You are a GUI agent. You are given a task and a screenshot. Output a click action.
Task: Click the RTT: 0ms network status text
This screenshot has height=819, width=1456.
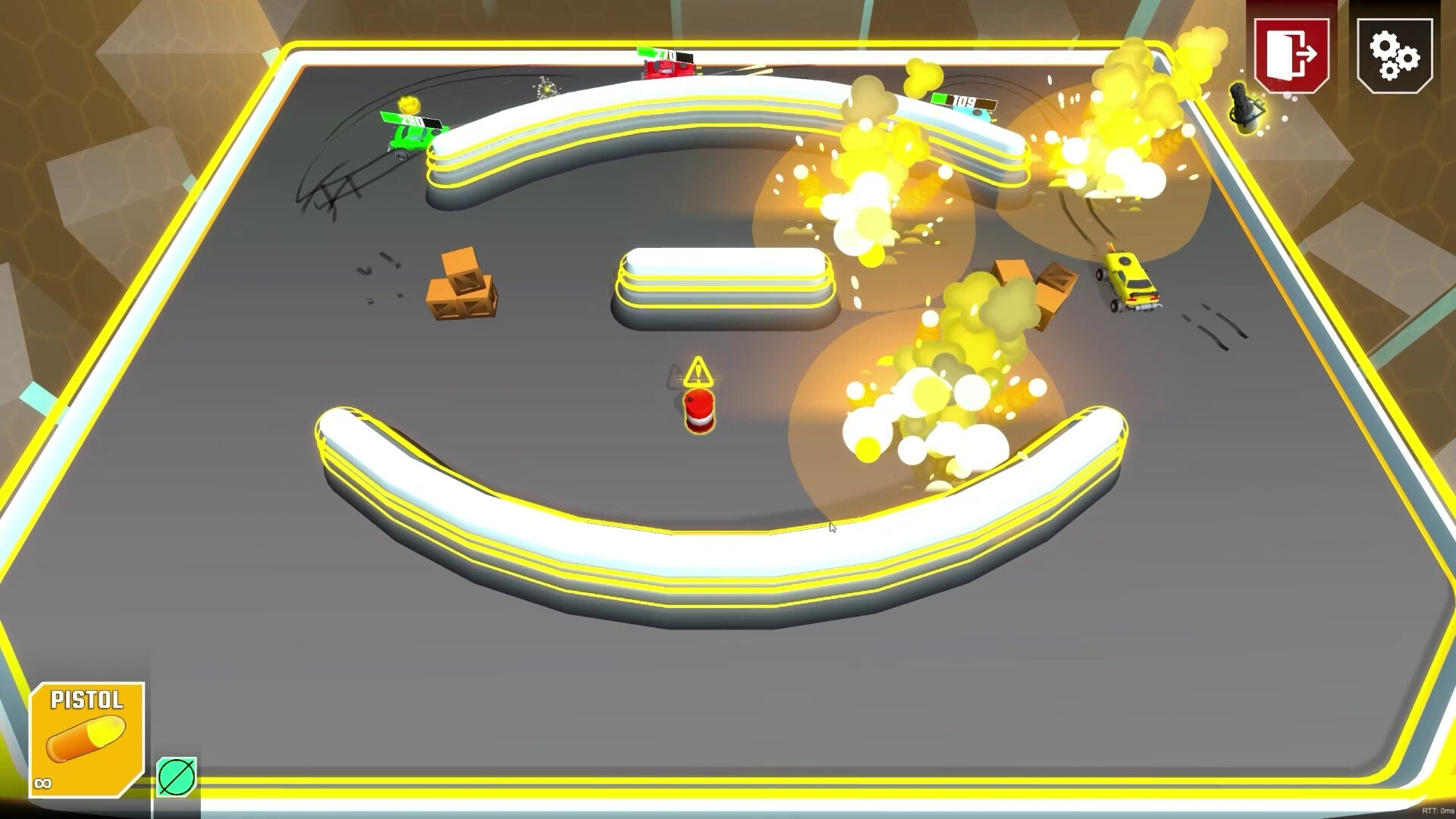[1437, 811]
